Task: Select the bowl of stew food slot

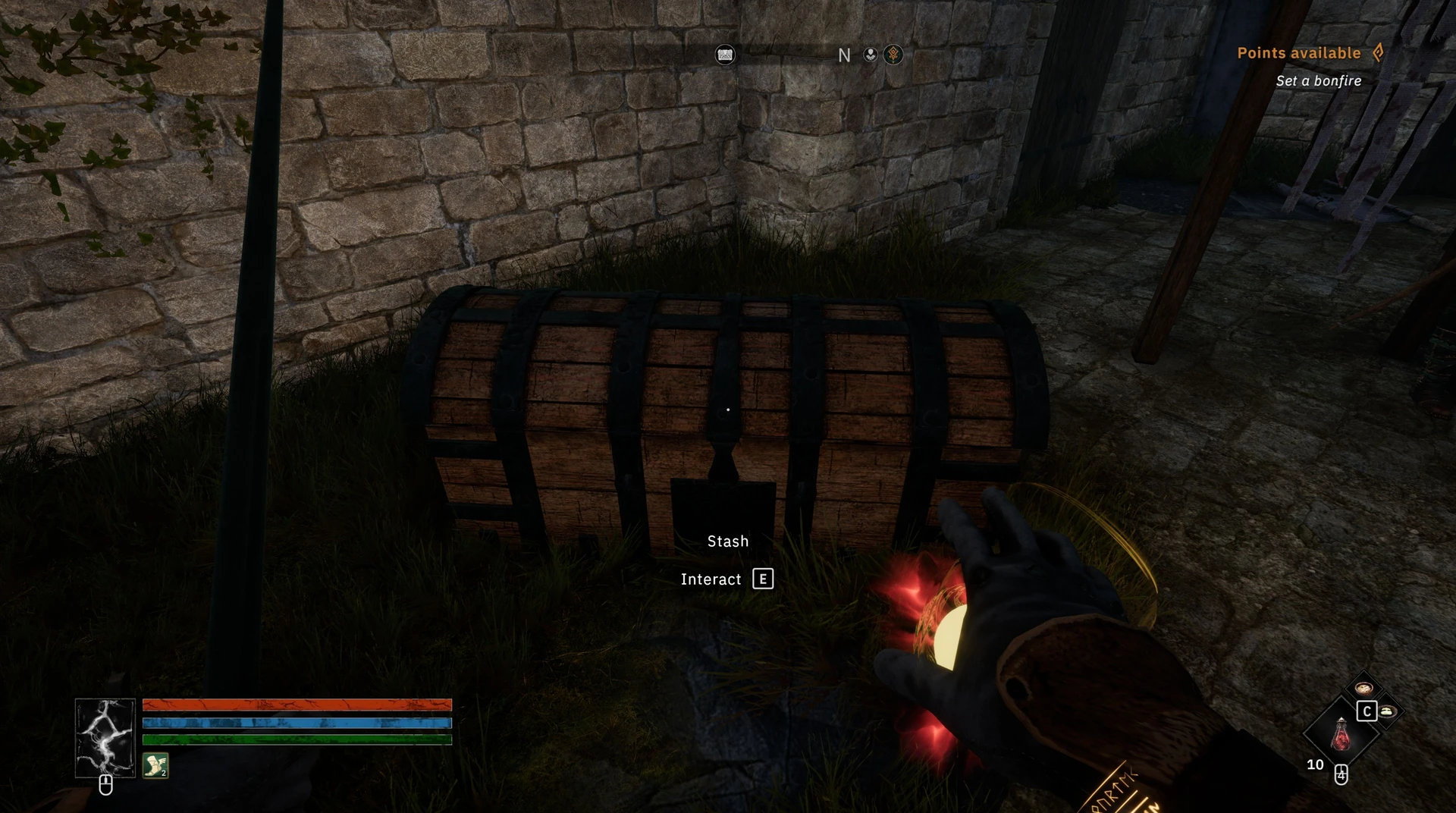Action: tap(1363, 688)
